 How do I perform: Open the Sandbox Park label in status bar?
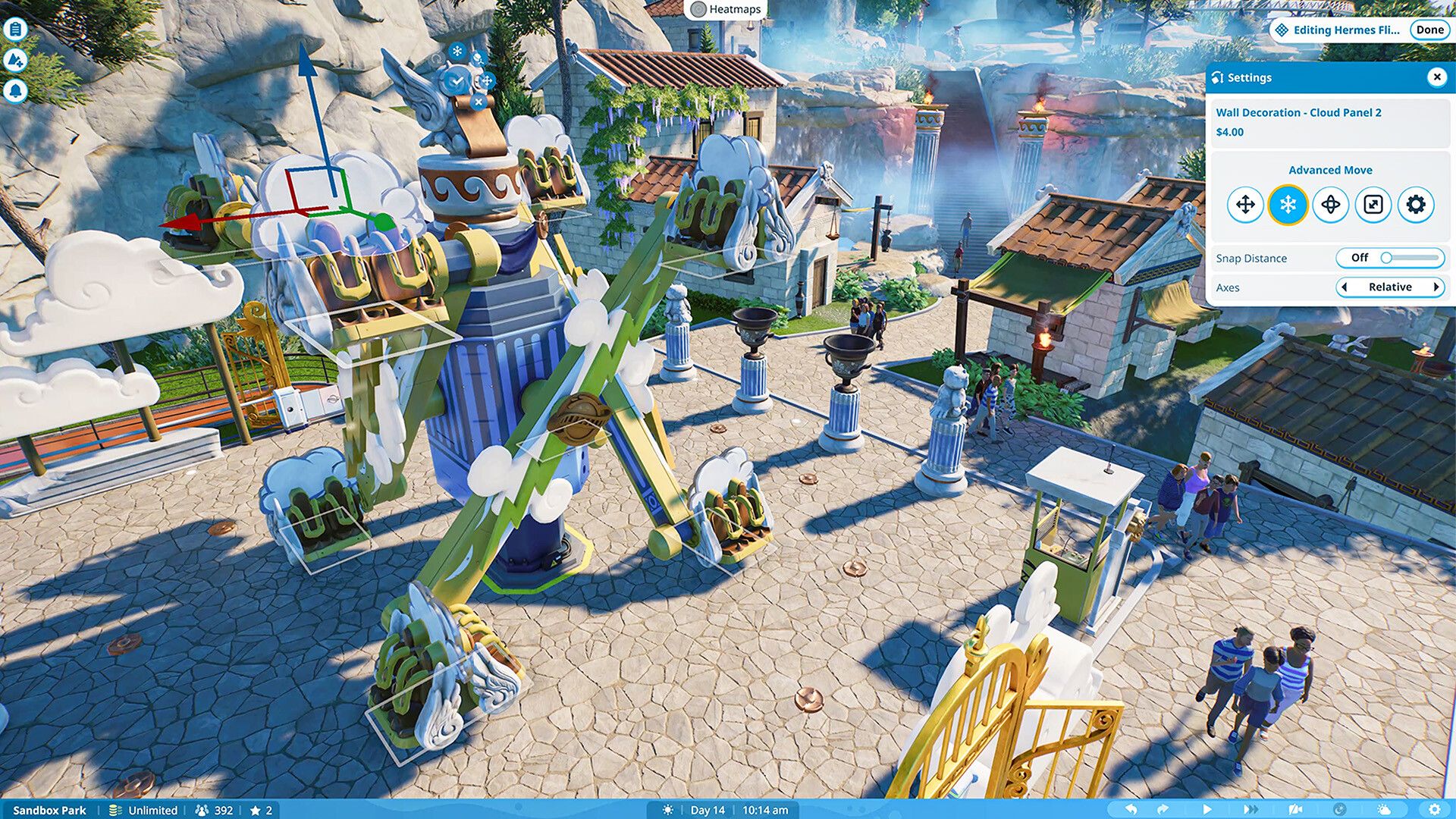[x=49, y=810]
